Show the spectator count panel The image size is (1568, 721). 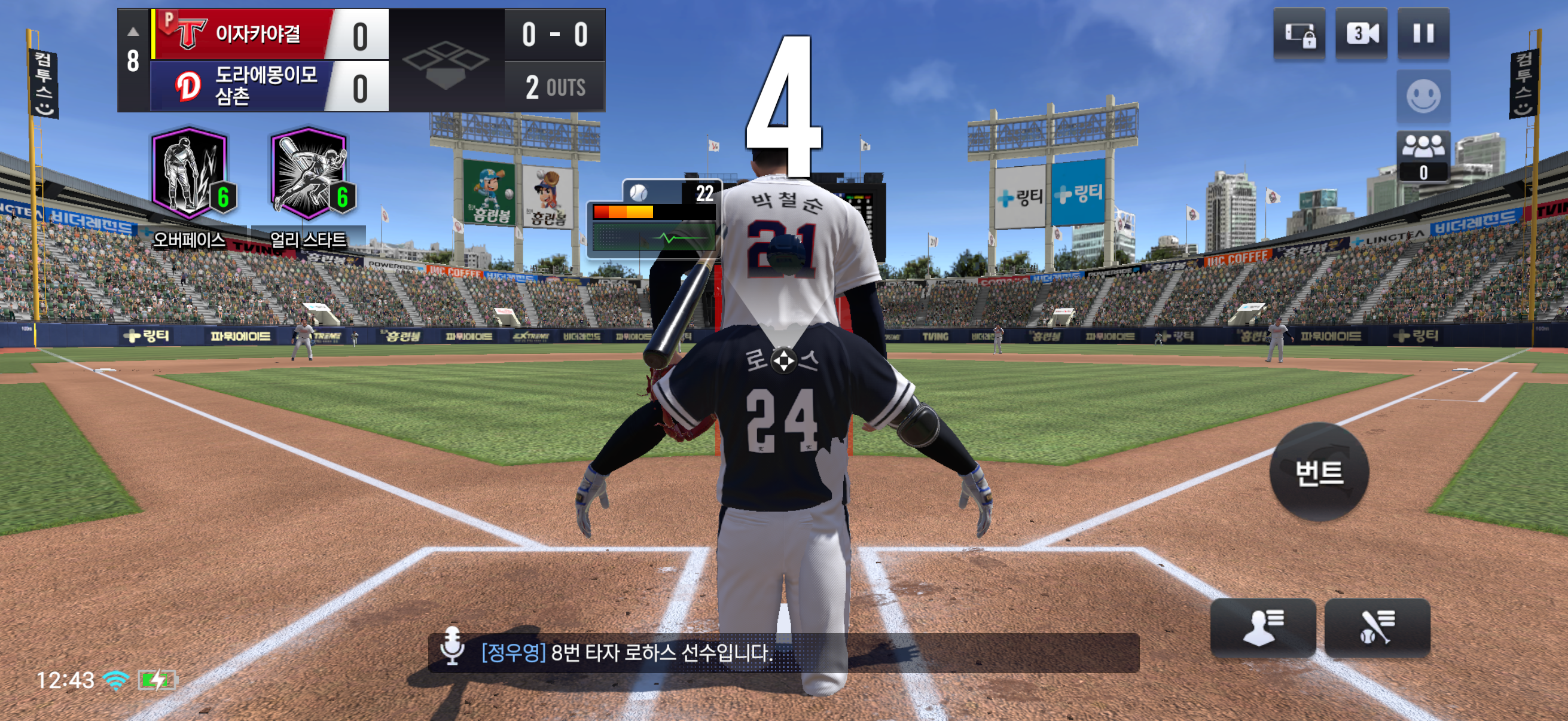(x=1423, y=157)
